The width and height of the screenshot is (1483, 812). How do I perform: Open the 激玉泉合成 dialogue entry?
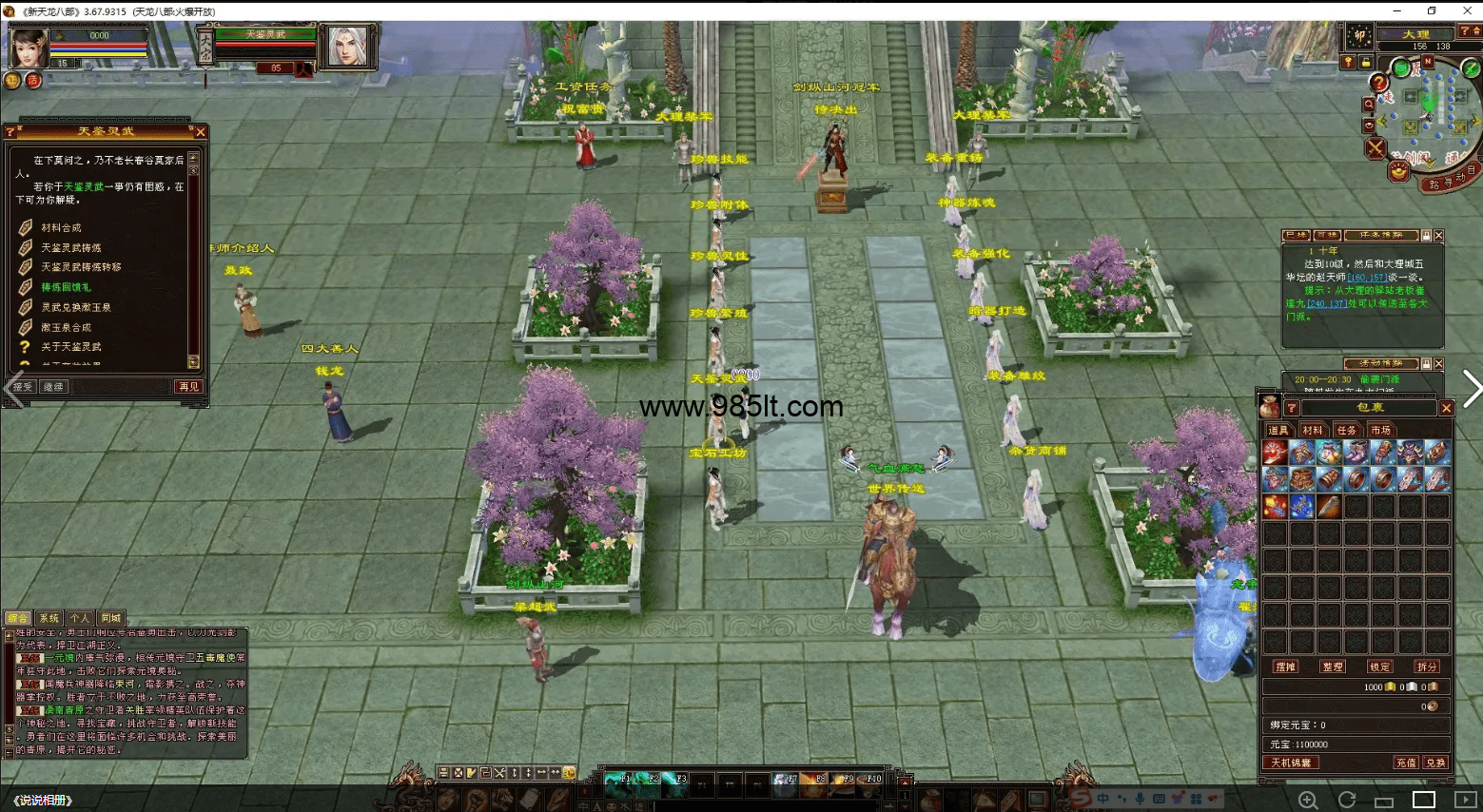(x=66, y=327)
